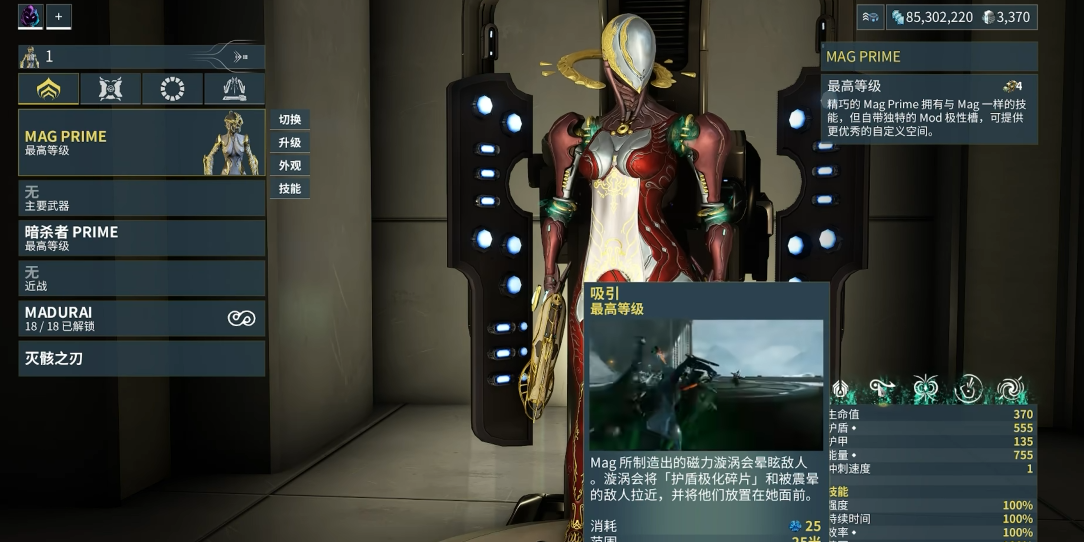Viewport: 1084px width, 542px height.
Task: Click the Mag passive ability icon
Action: click(840, 389)
